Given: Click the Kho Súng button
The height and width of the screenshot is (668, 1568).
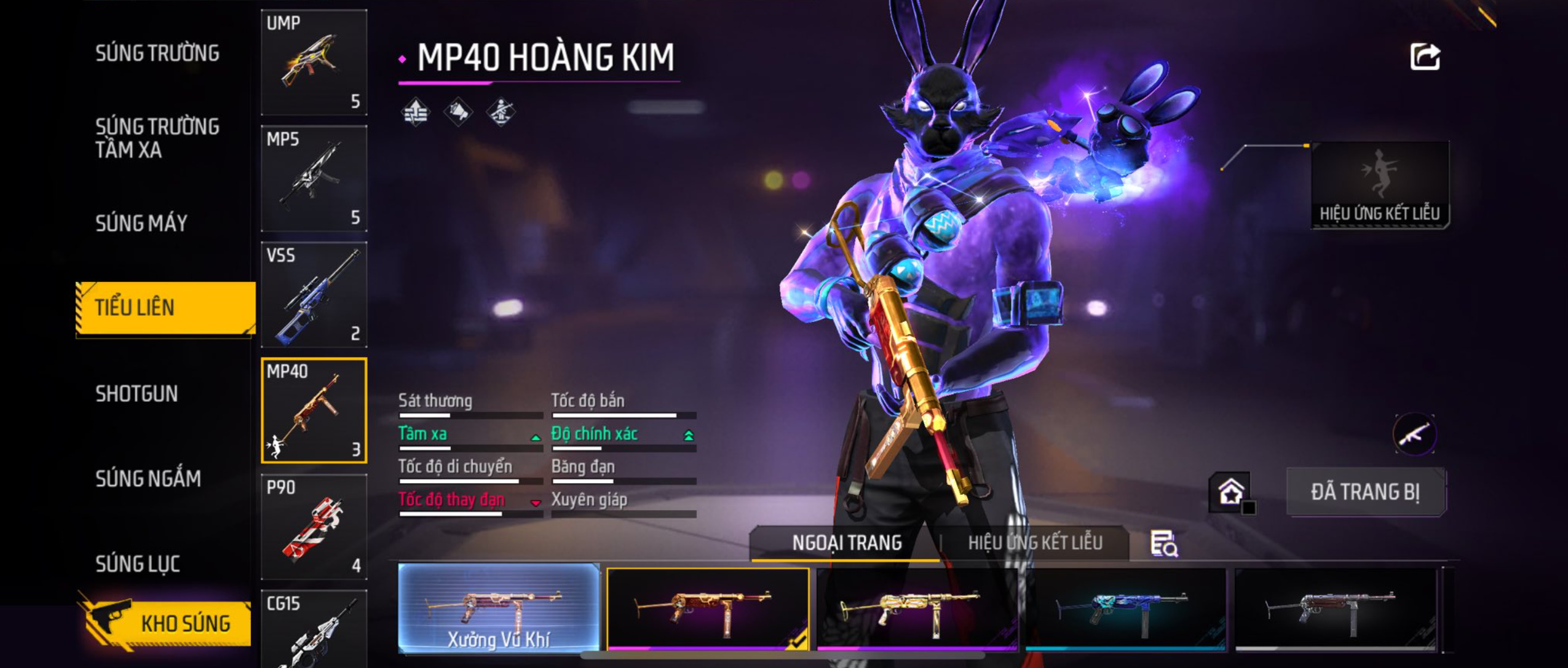Looking at the screenshot, I should point(166,623).
